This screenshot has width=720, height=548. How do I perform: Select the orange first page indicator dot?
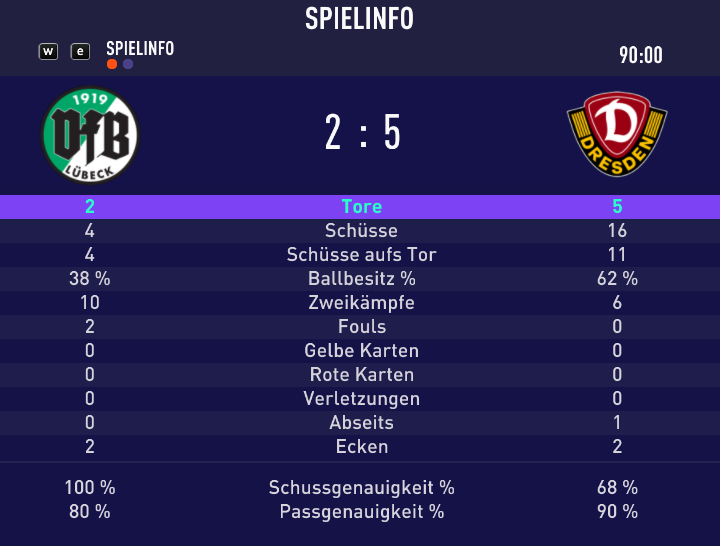tap(112, 65)
